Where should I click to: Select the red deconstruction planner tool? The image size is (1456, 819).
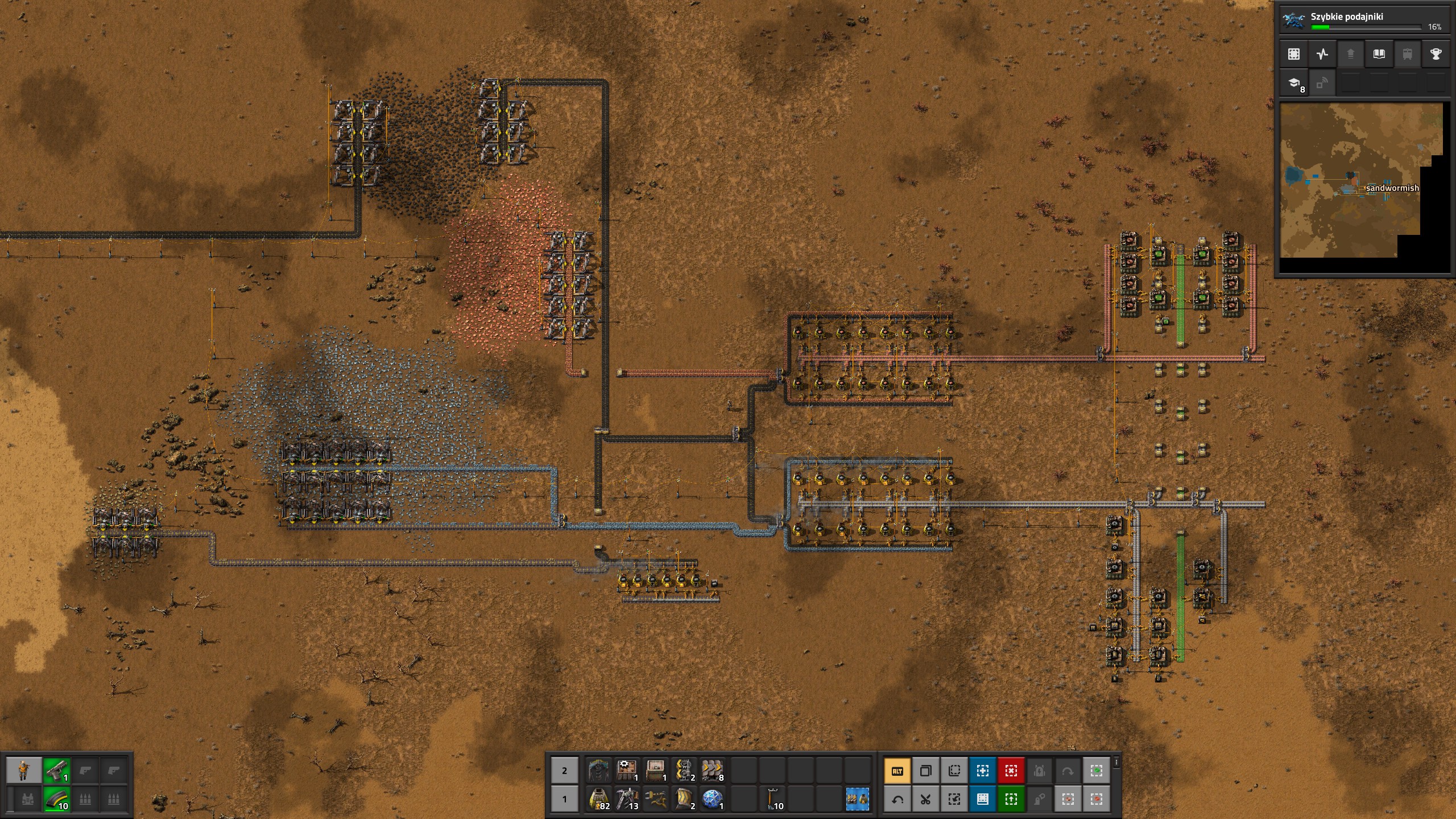coord(1011,771)
